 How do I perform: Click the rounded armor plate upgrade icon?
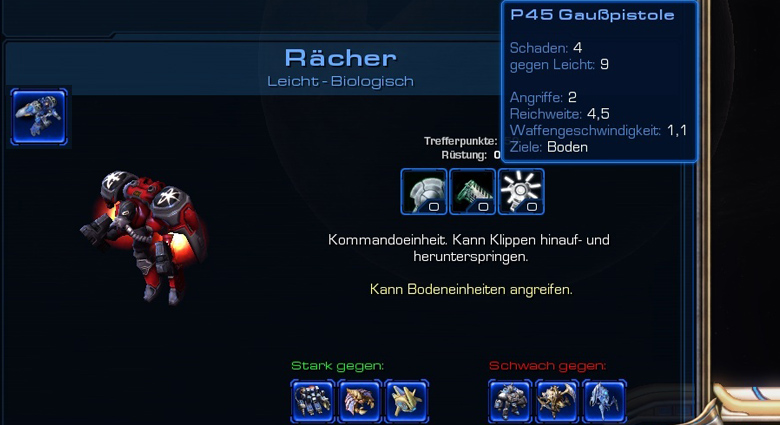(x=424, y=191)
